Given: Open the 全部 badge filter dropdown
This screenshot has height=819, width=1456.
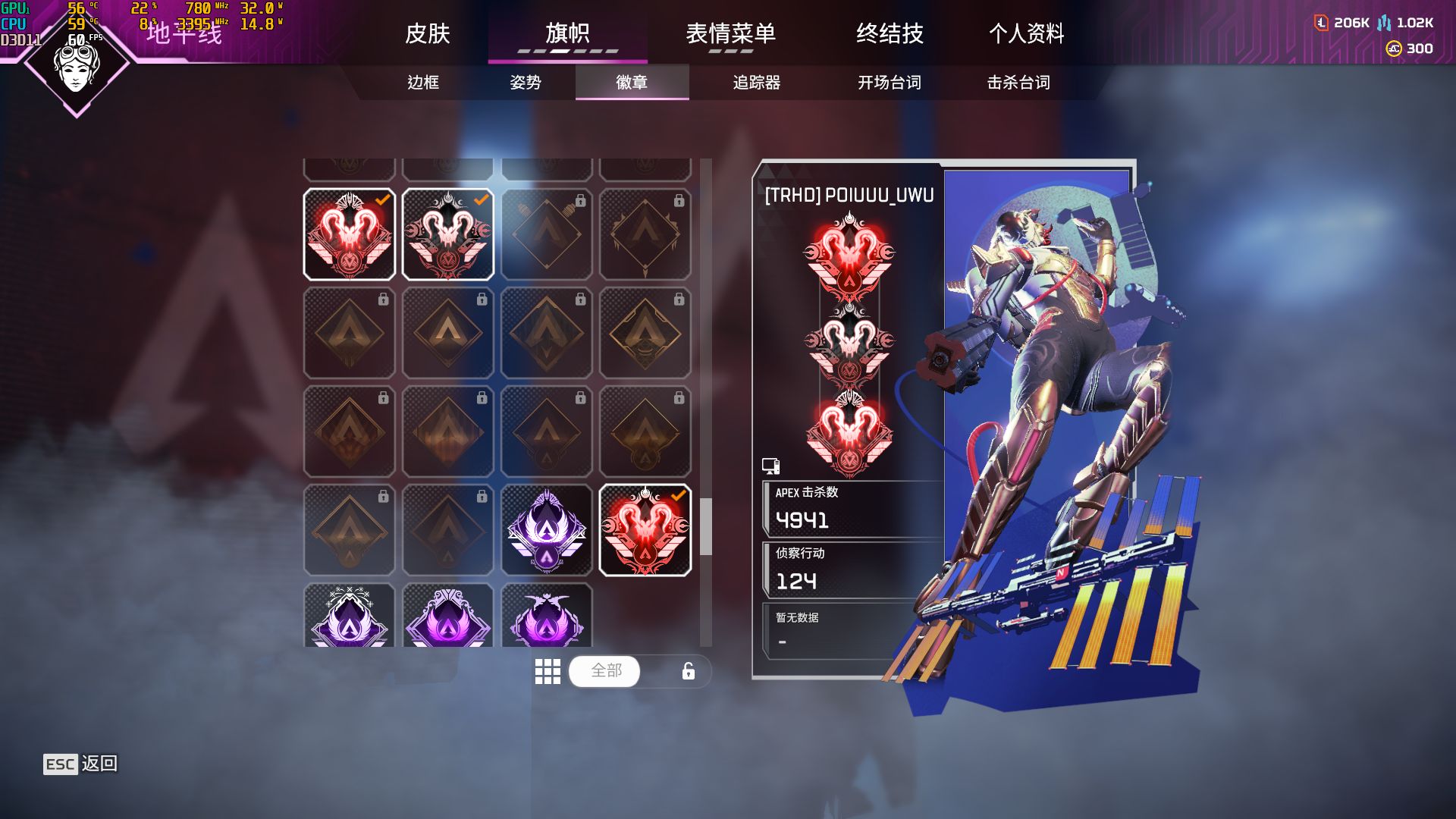Looking at the screenshot, I should pyautogui.click(x=604, y=671).
